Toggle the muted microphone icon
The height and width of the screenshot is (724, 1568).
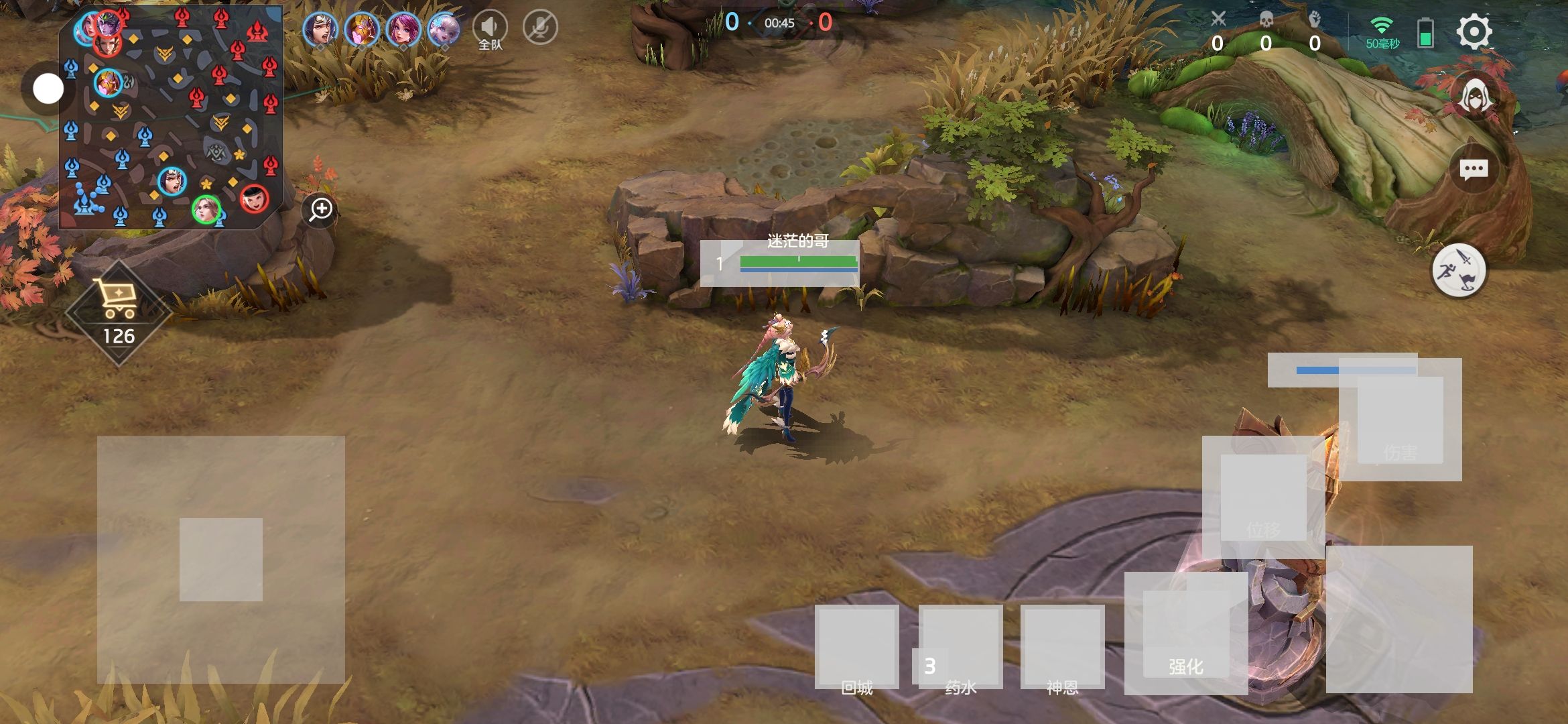click(x=540, y=28)
